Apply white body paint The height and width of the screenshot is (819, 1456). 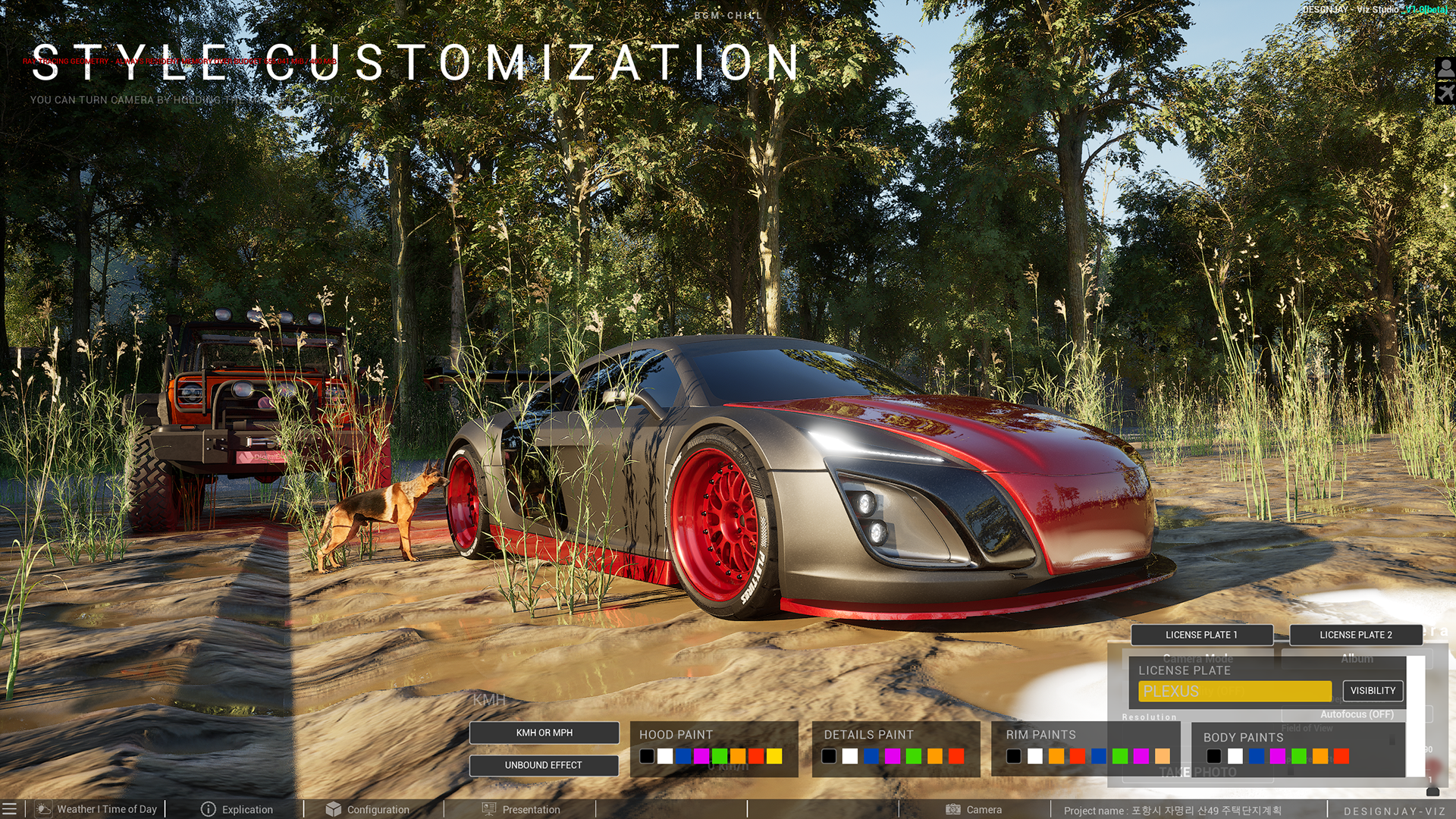(x=1235, y=756)
